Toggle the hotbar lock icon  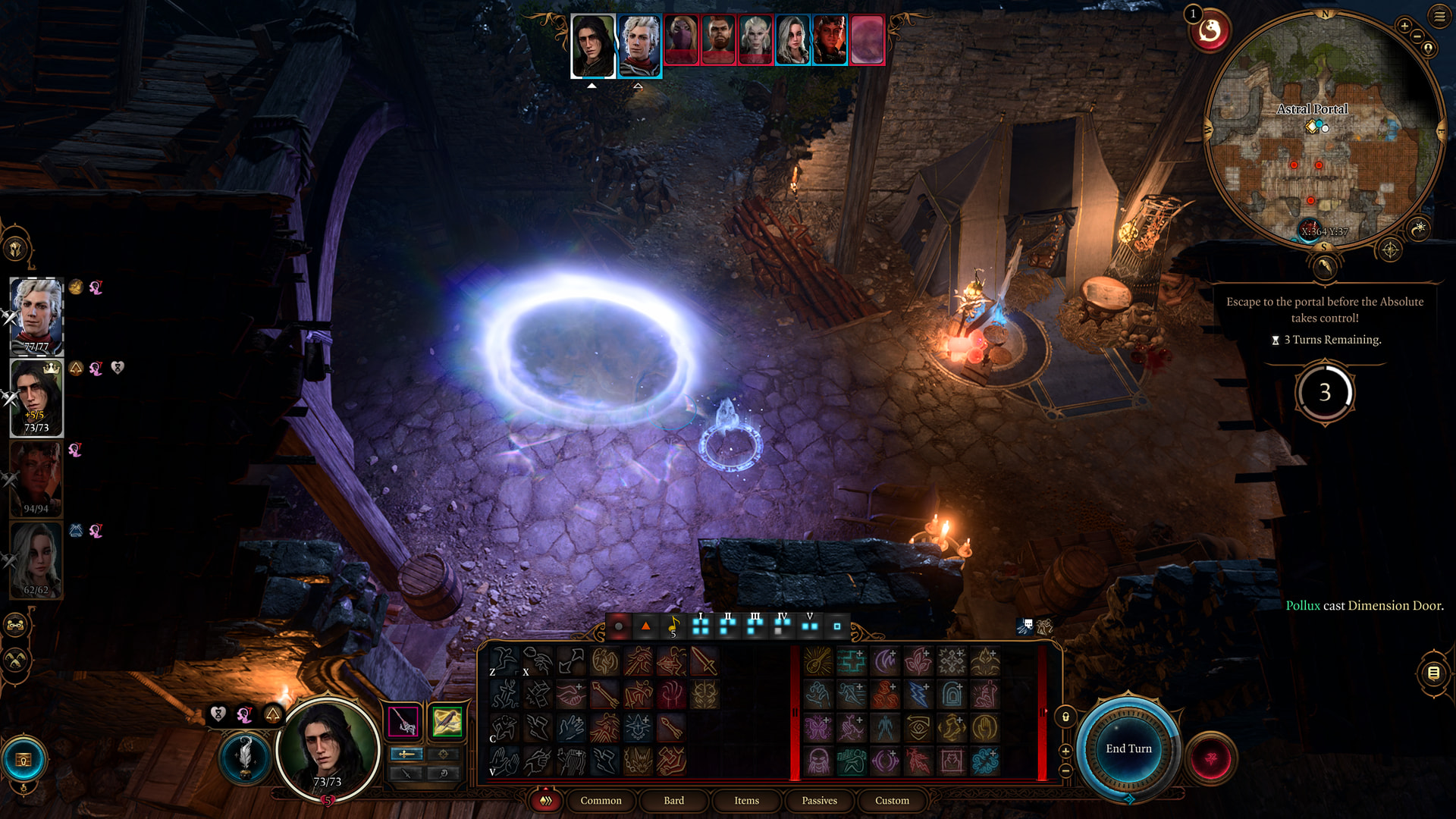coord(1065,717)
